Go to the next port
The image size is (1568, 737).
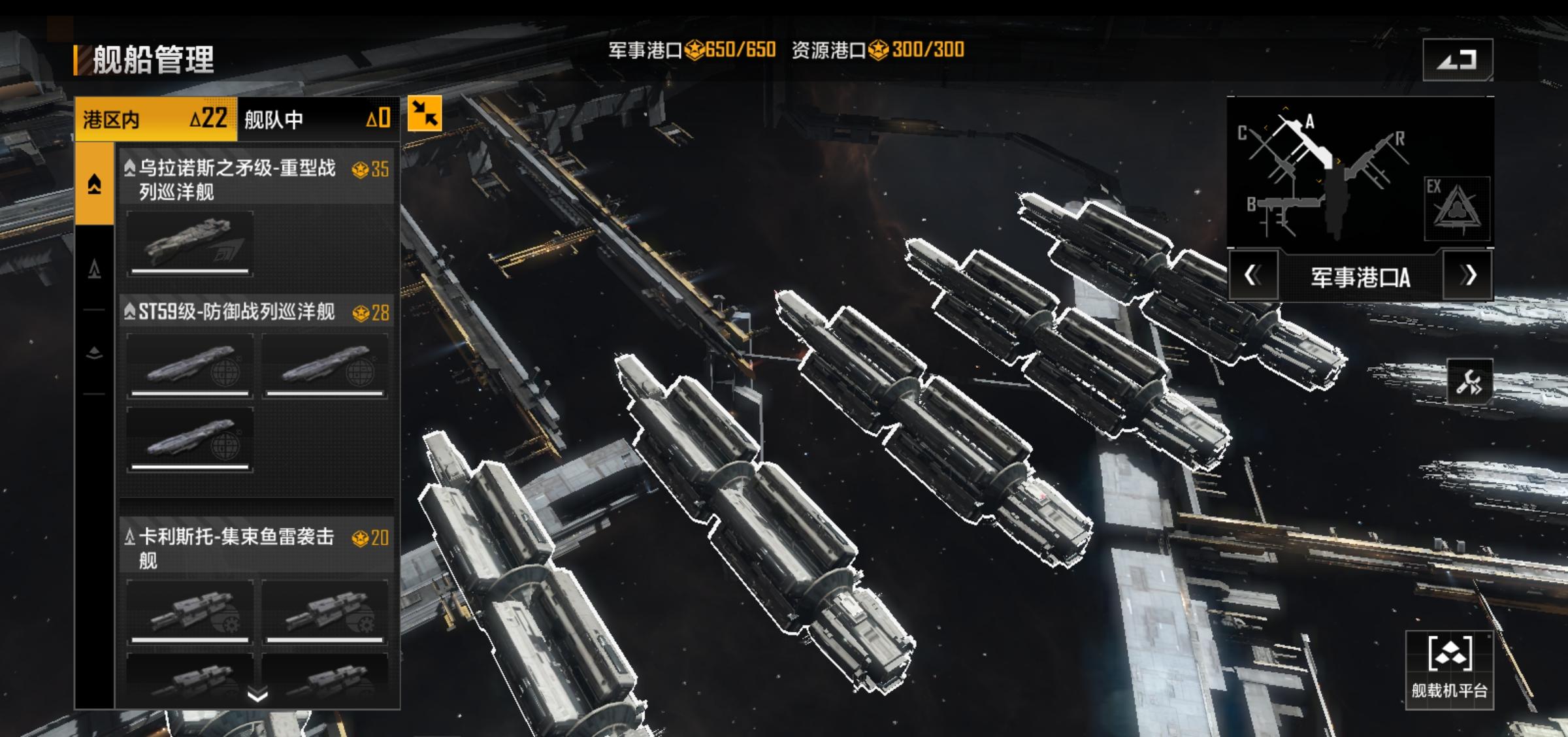(1468, 276)
